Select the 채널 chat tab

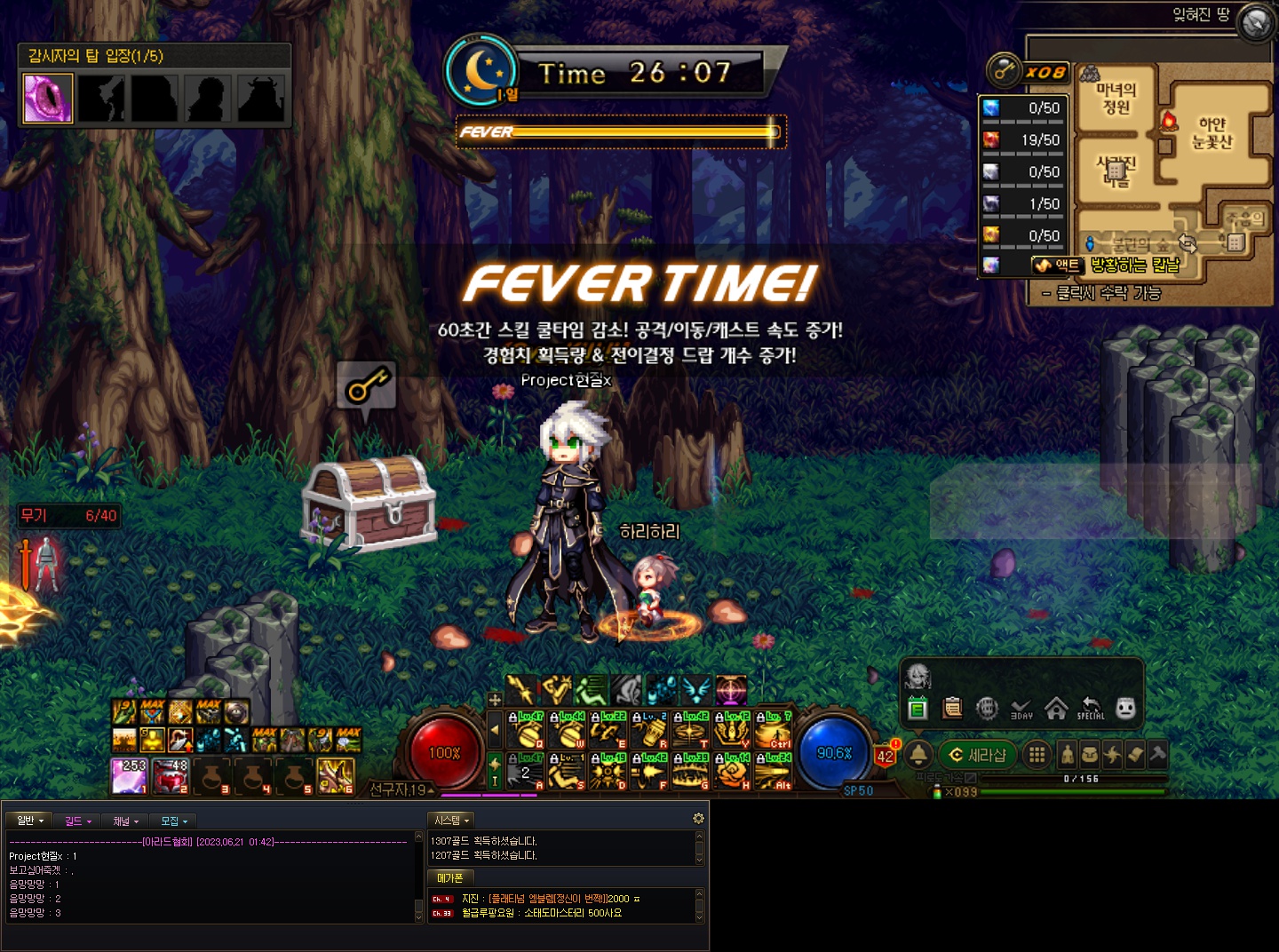pyautogui.click(x=125, y=821)
